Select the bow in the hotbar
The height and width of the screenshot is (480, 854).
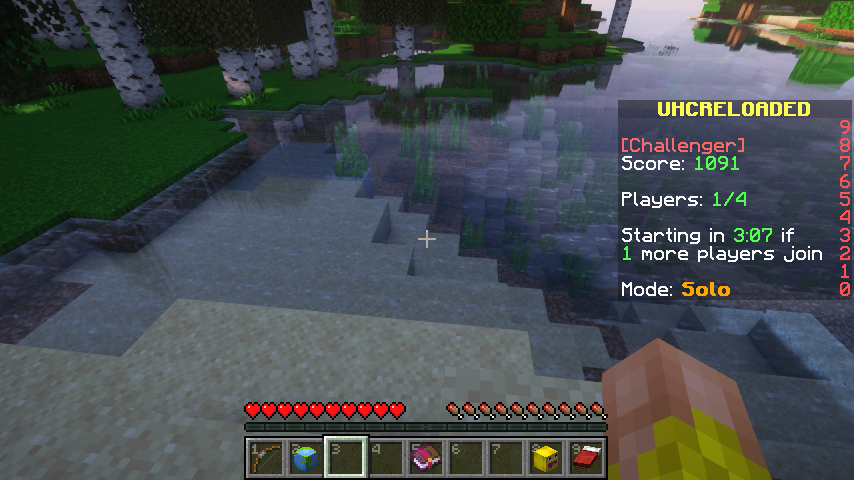pos(266,458)
